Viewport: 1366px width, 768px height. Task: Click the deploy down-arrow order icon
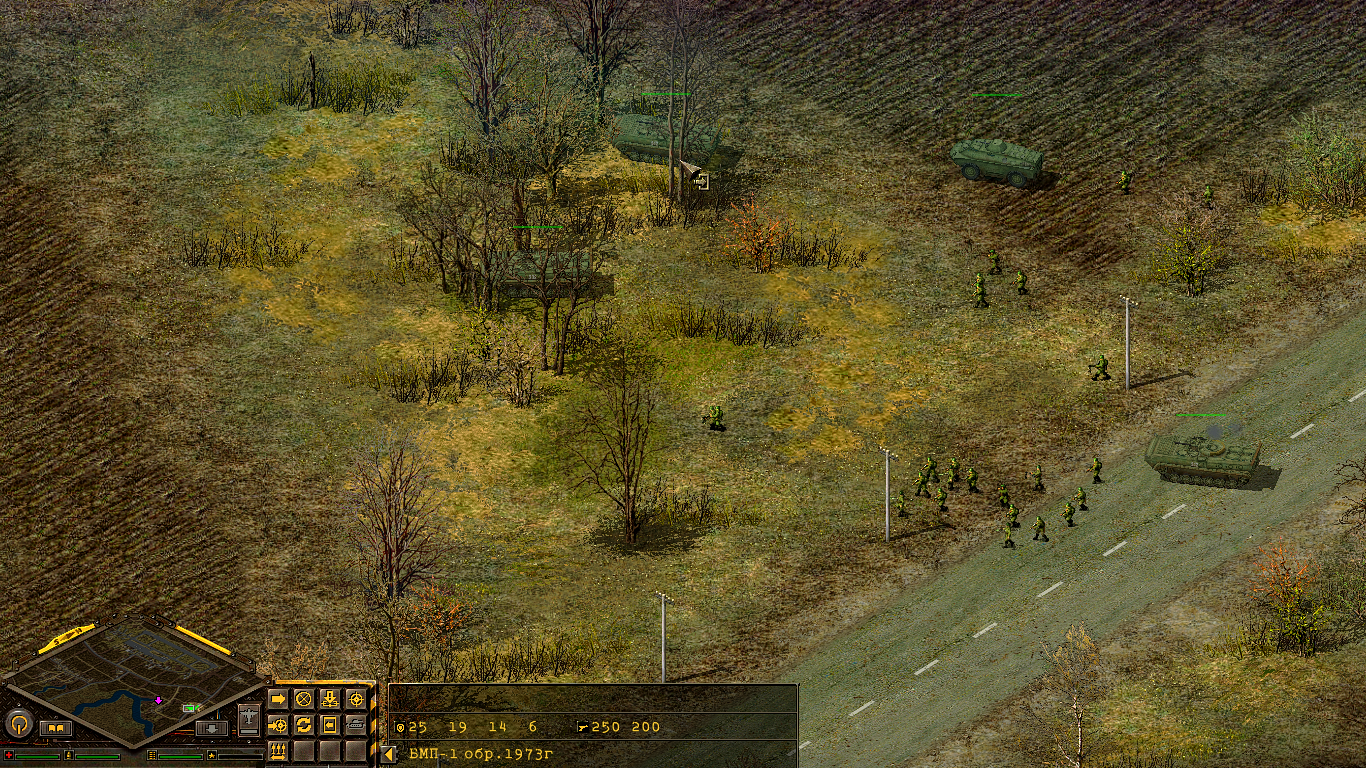[330, 698]
